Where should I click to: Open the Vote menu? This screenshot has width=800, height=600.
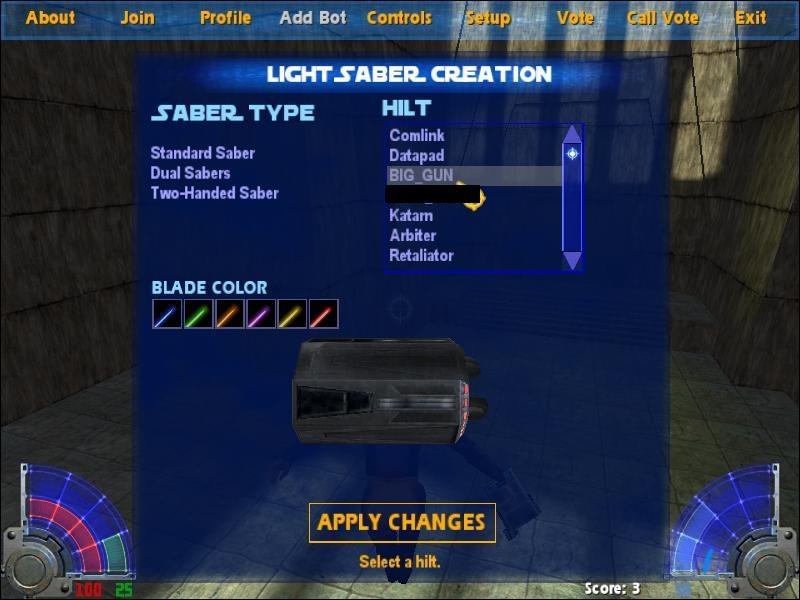tap(575, 18)
